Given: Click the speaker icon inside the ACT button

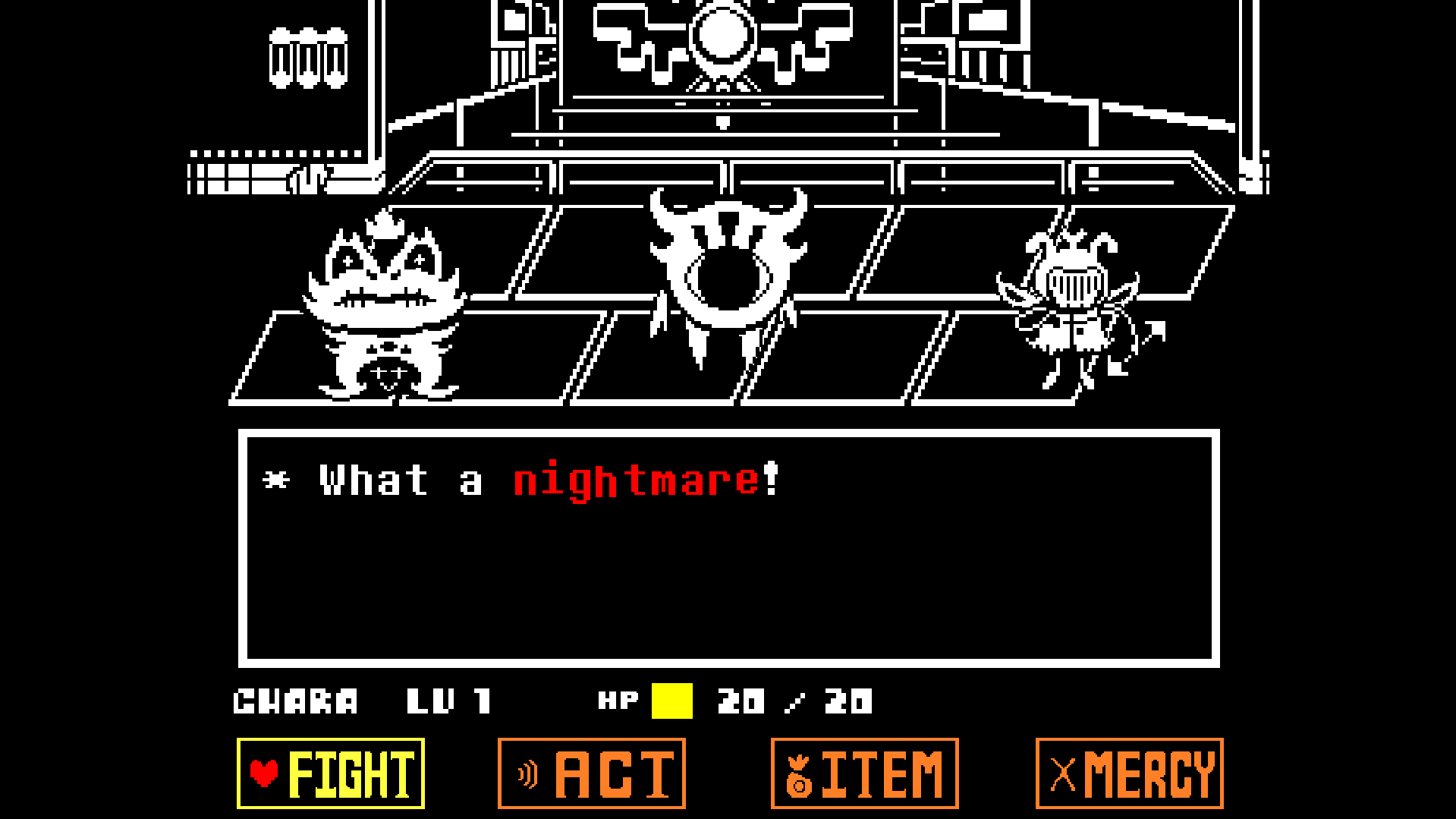Looking at the screenshot, I should [527, 773].
